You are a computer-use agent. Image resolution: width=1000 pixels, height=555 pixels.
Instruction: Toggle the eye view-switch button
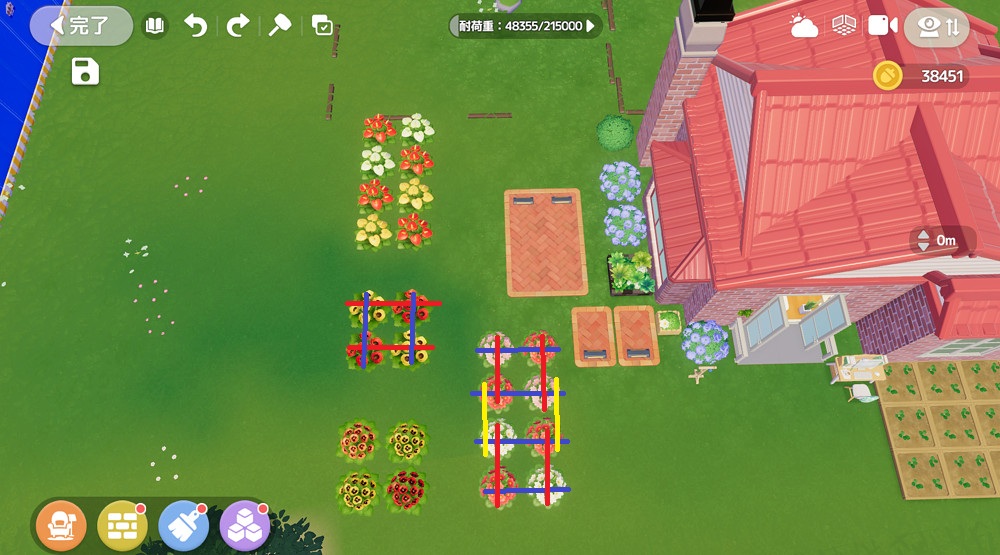click(936, 27)
